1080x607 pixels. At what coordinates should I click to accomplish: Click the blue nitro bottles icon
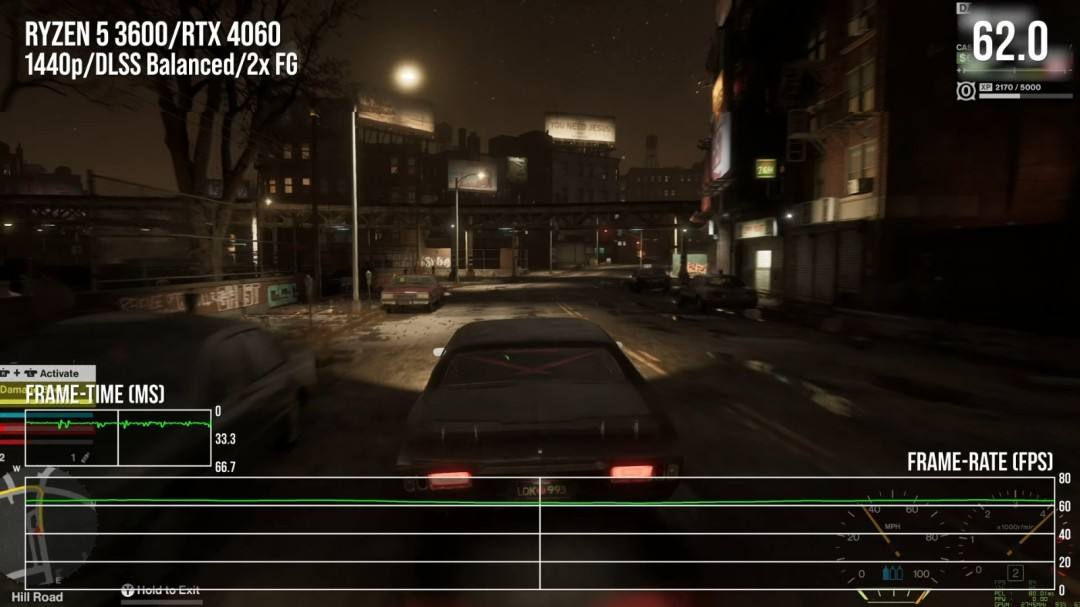892,573
